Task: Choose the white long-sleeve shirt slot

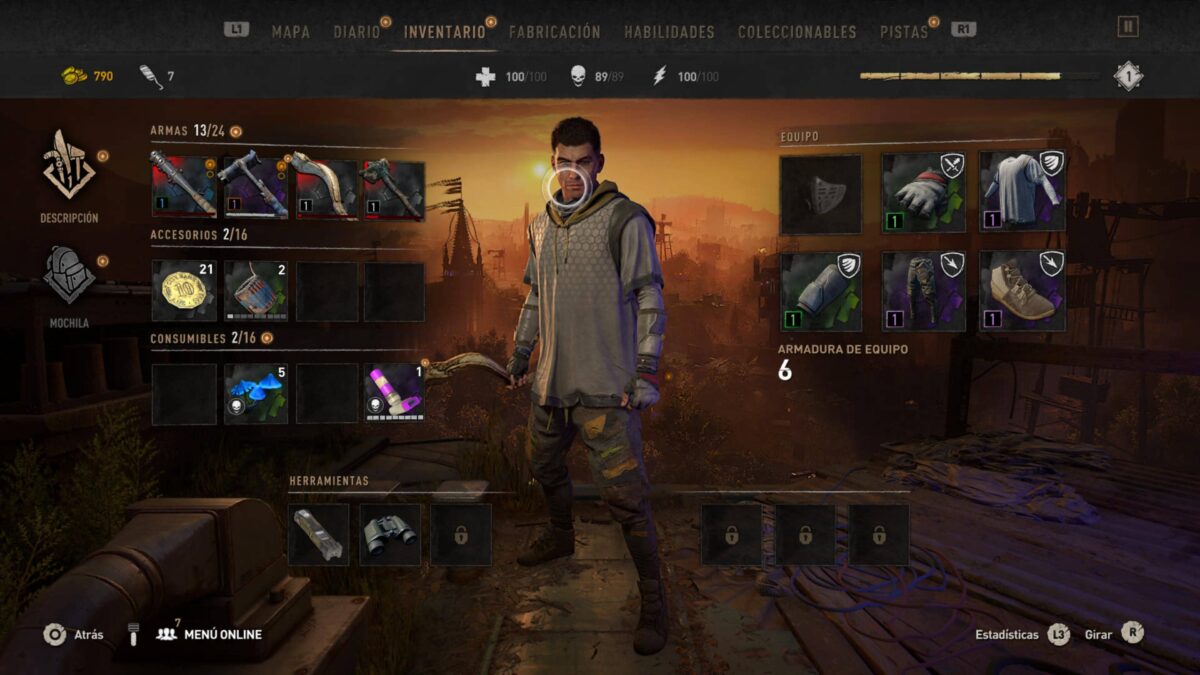Action: tap(1022, 193)
